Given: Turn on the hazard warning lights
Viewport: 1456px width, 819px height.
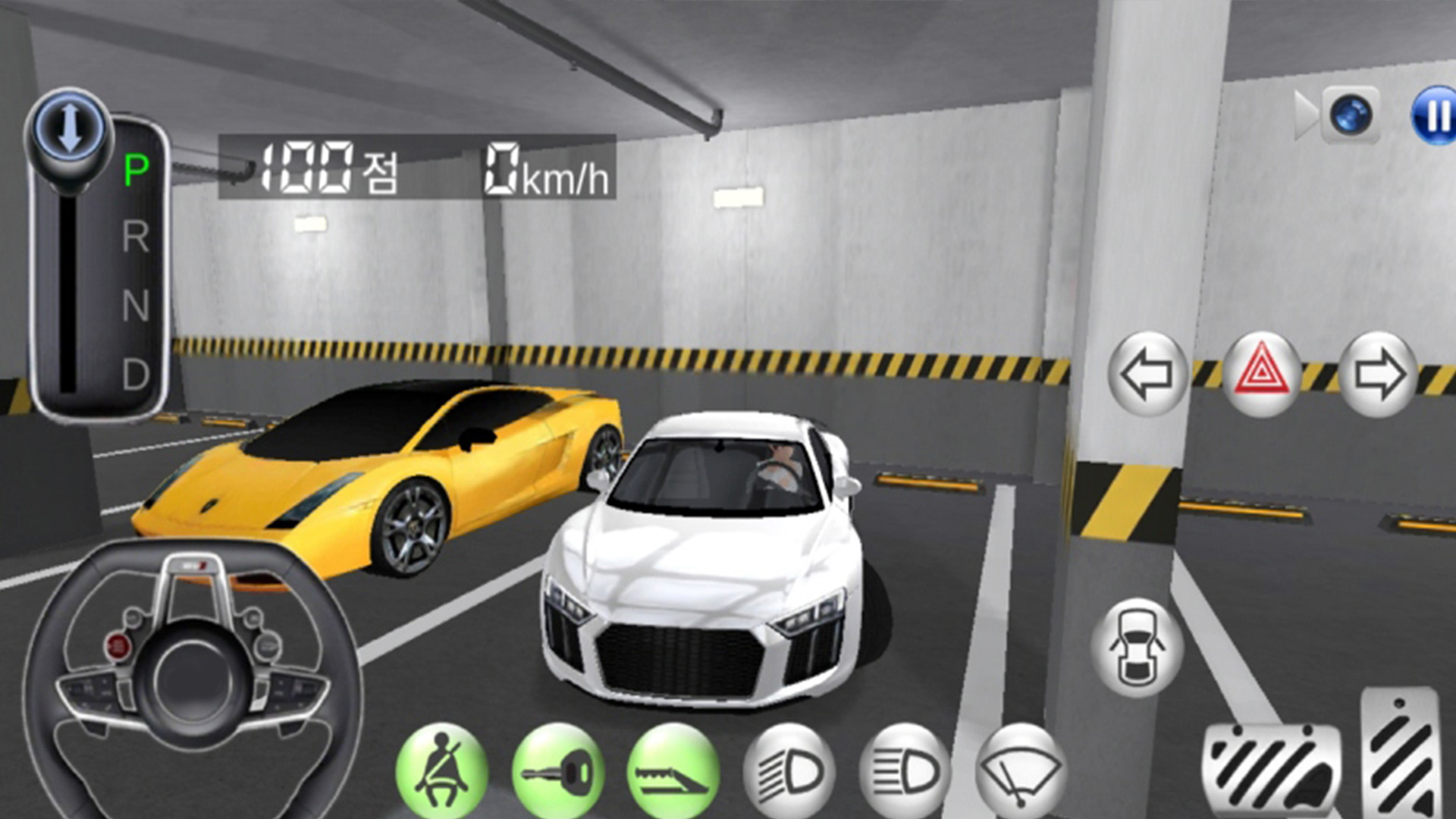Looking at the screenshot, I should click(x=1261, y=374).
